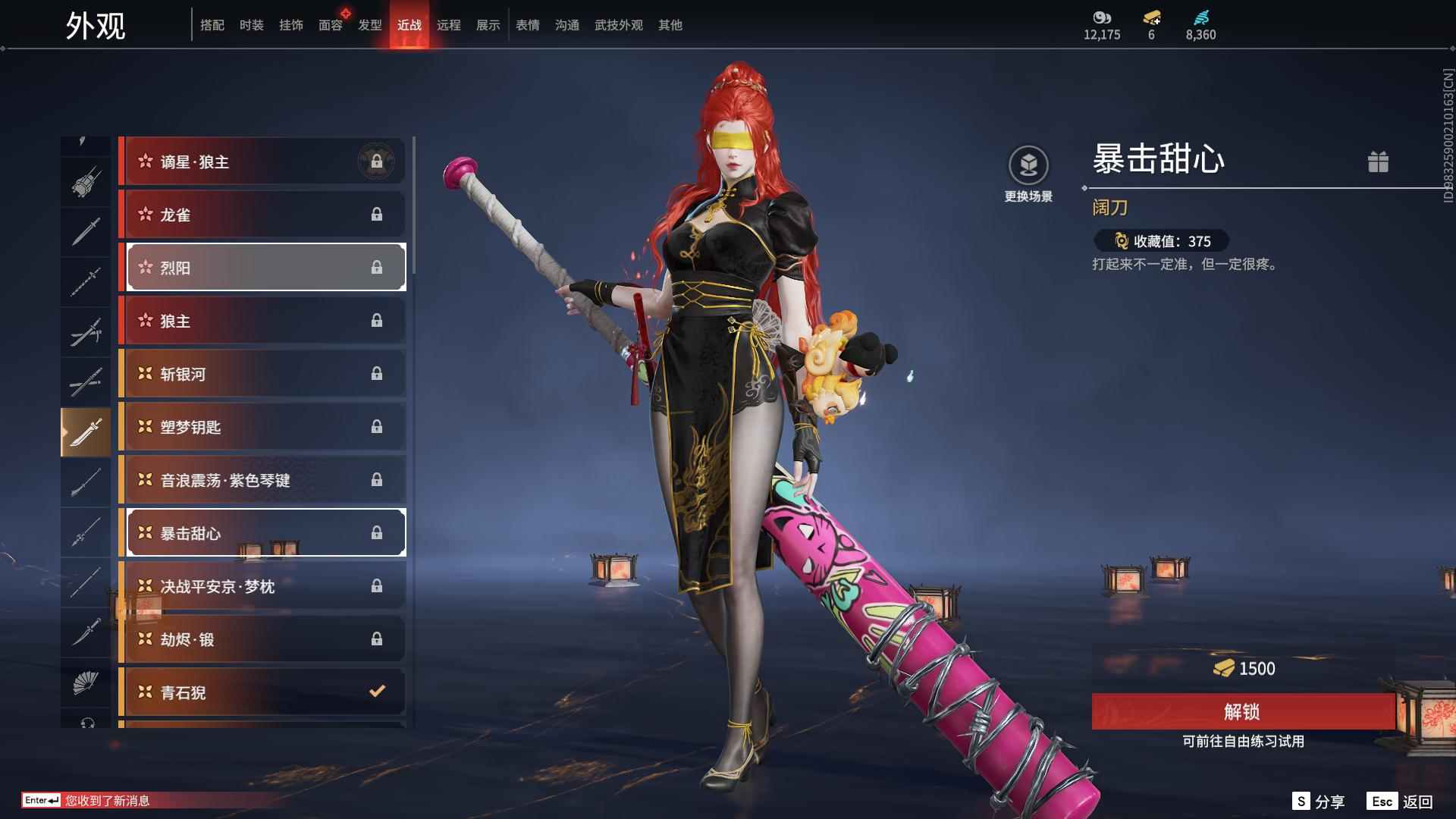Switch to the 时装 tab

coord(251,25)
